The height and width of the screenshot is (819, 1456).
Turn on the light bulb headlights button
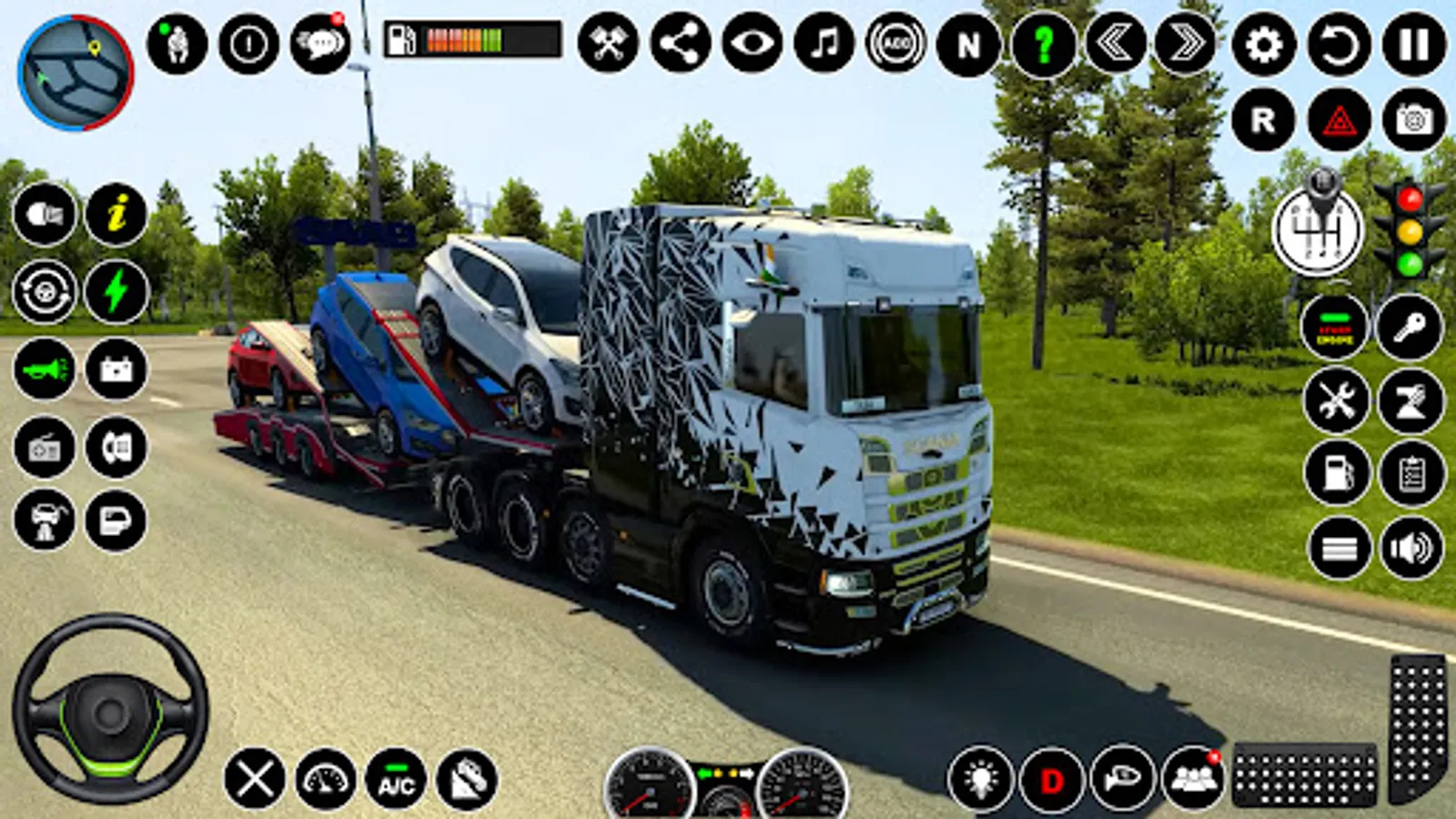pyautogui.click(x=980, y=780)
